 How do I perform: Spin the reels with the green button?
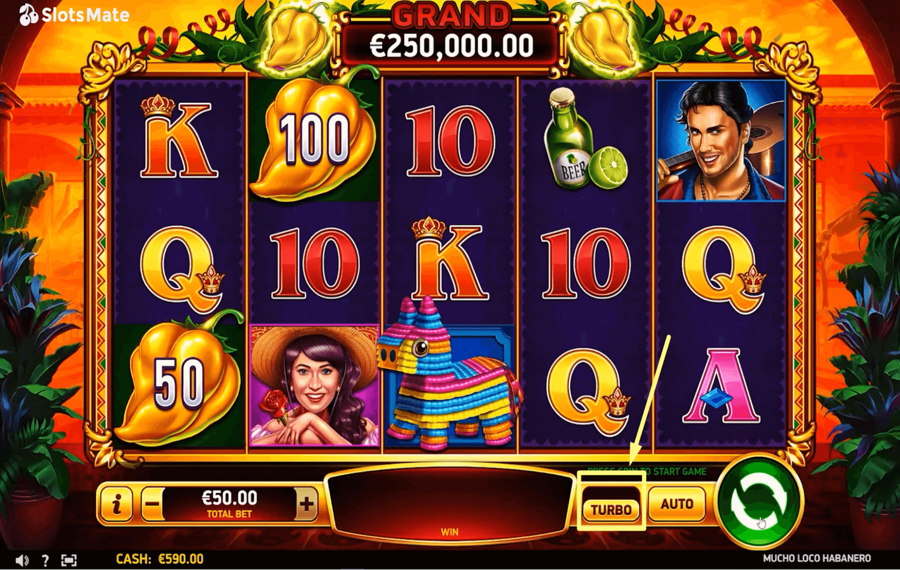(760, 504)
